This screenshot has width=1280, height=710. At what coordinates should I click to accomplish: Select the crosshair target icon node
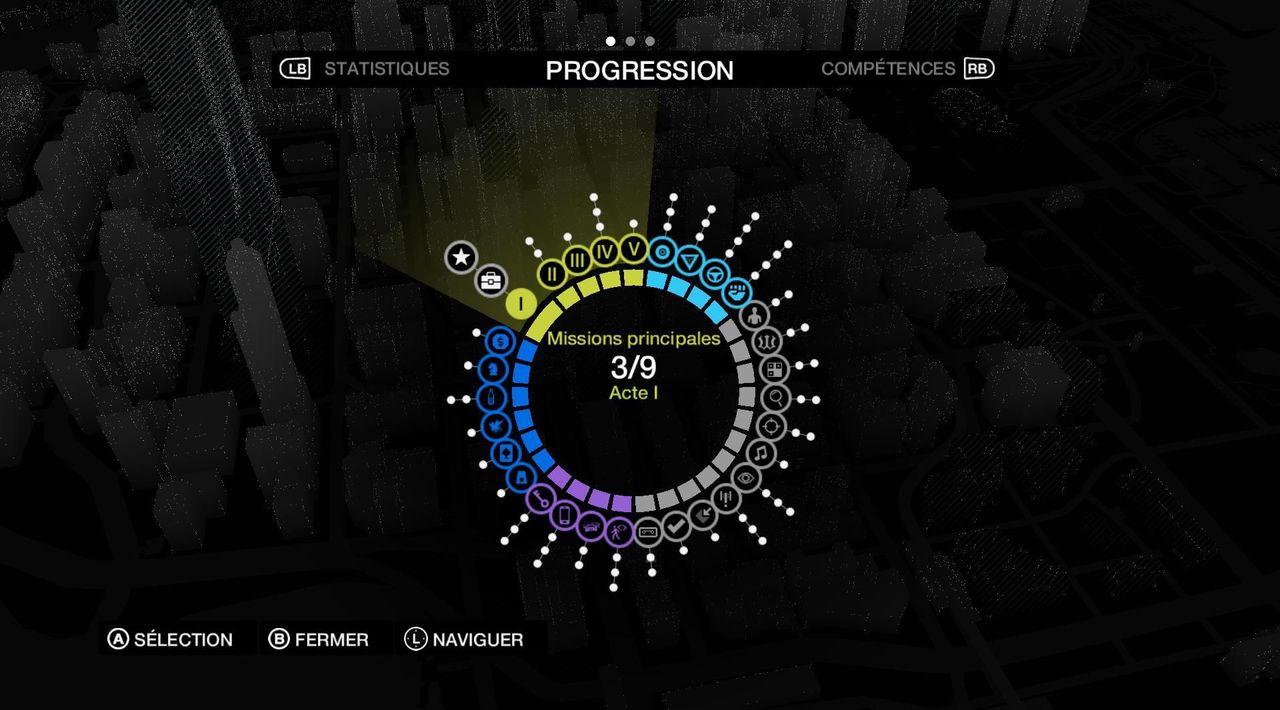[x=772, y=427]
